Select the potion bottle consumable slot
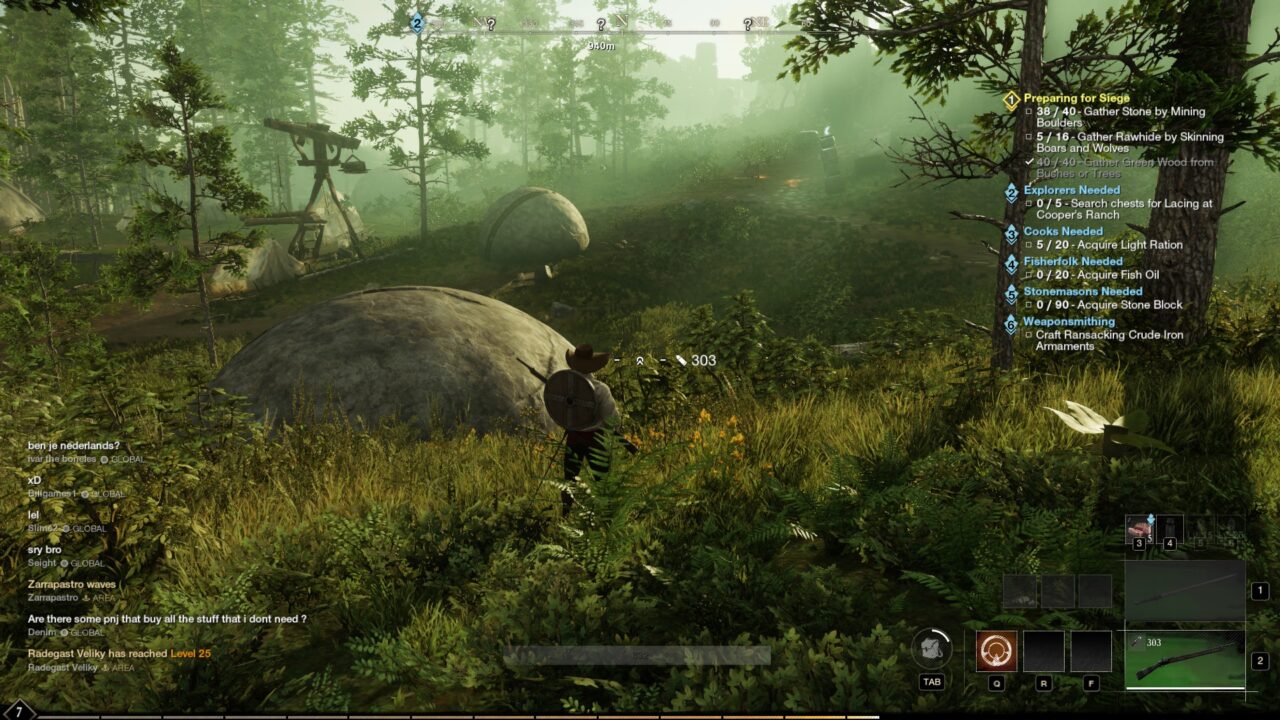 1170,530
